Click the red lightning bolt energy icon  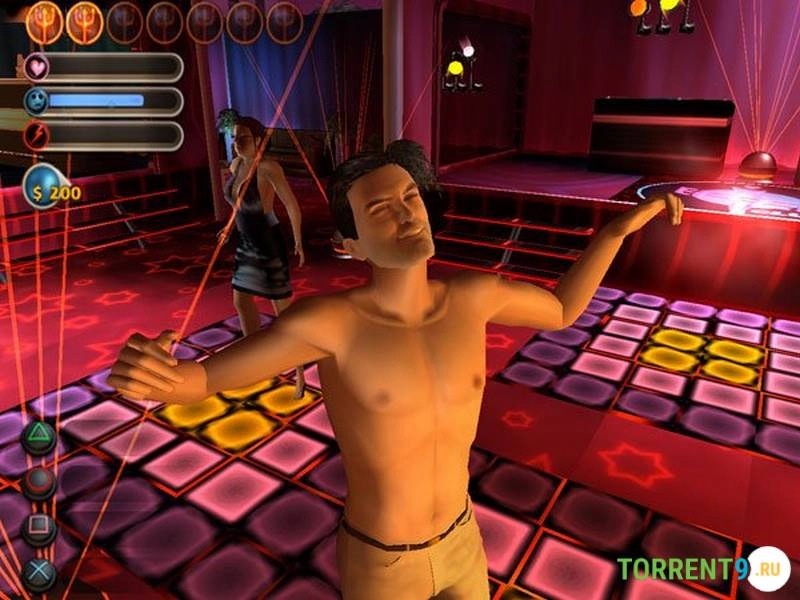tap(35, 135)
